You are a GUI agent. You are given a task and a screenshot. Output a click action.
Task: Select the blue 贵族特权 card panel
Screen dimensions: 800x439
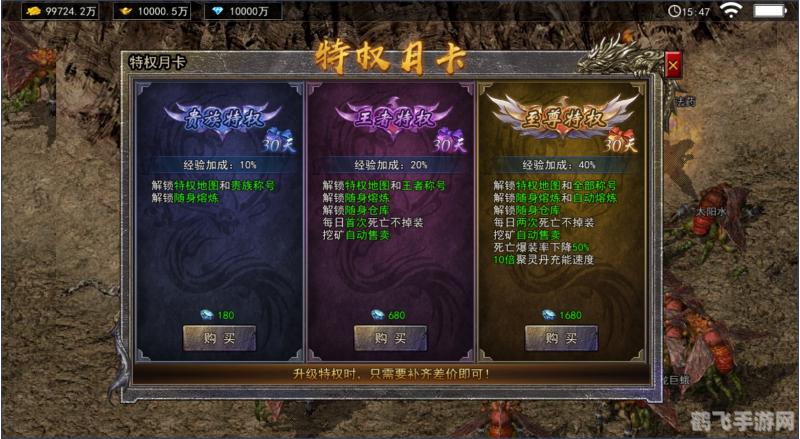pyautogui.click(x=219, y=220)
